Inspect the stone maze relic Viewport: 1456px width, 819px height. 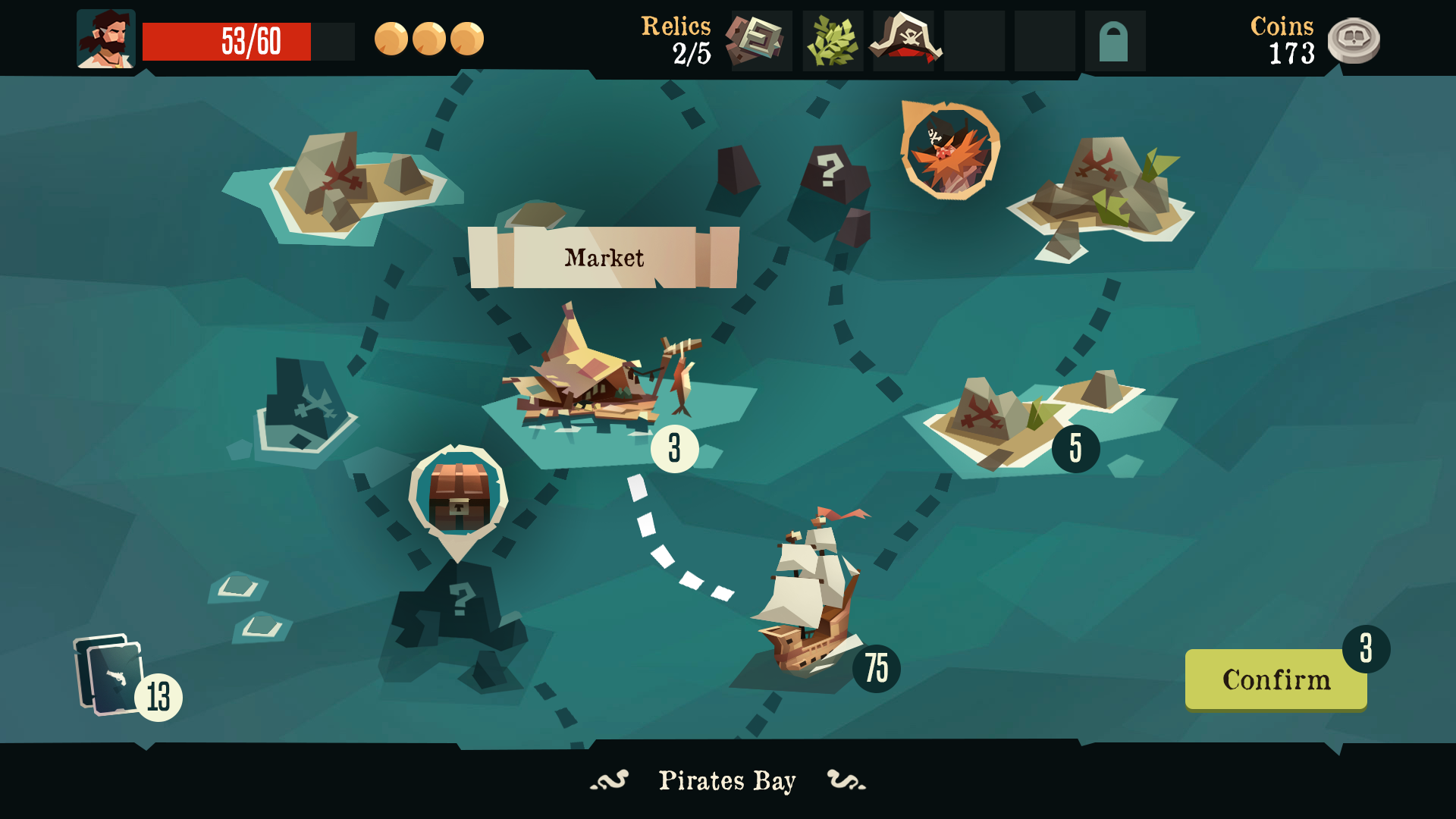(x=761, y=40)
